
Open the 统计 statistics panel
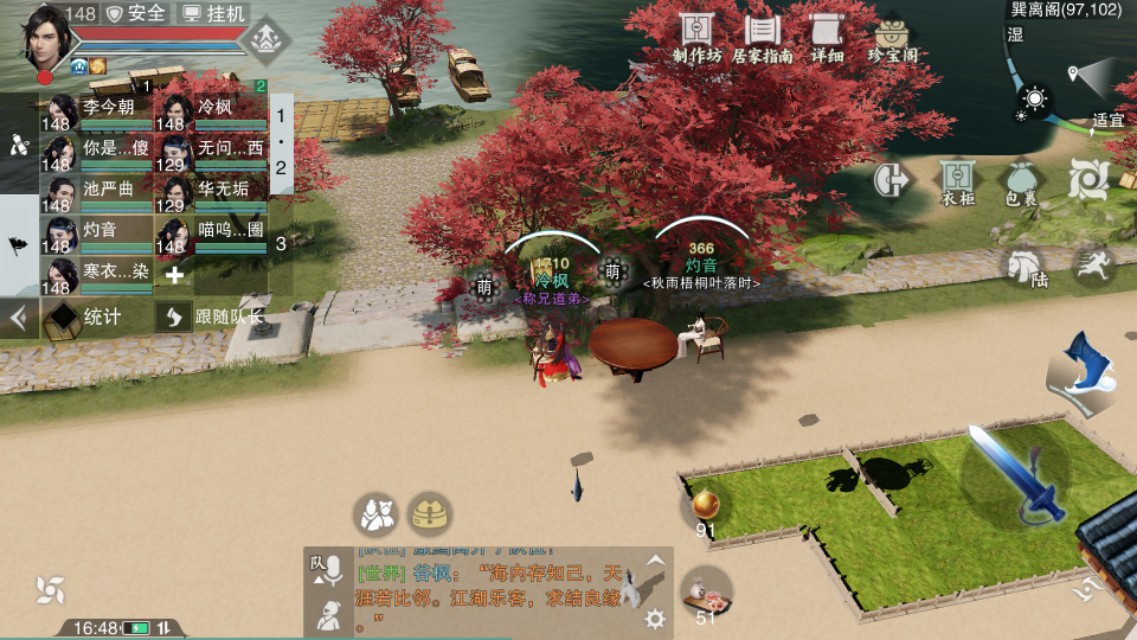[x=84, y=317]
